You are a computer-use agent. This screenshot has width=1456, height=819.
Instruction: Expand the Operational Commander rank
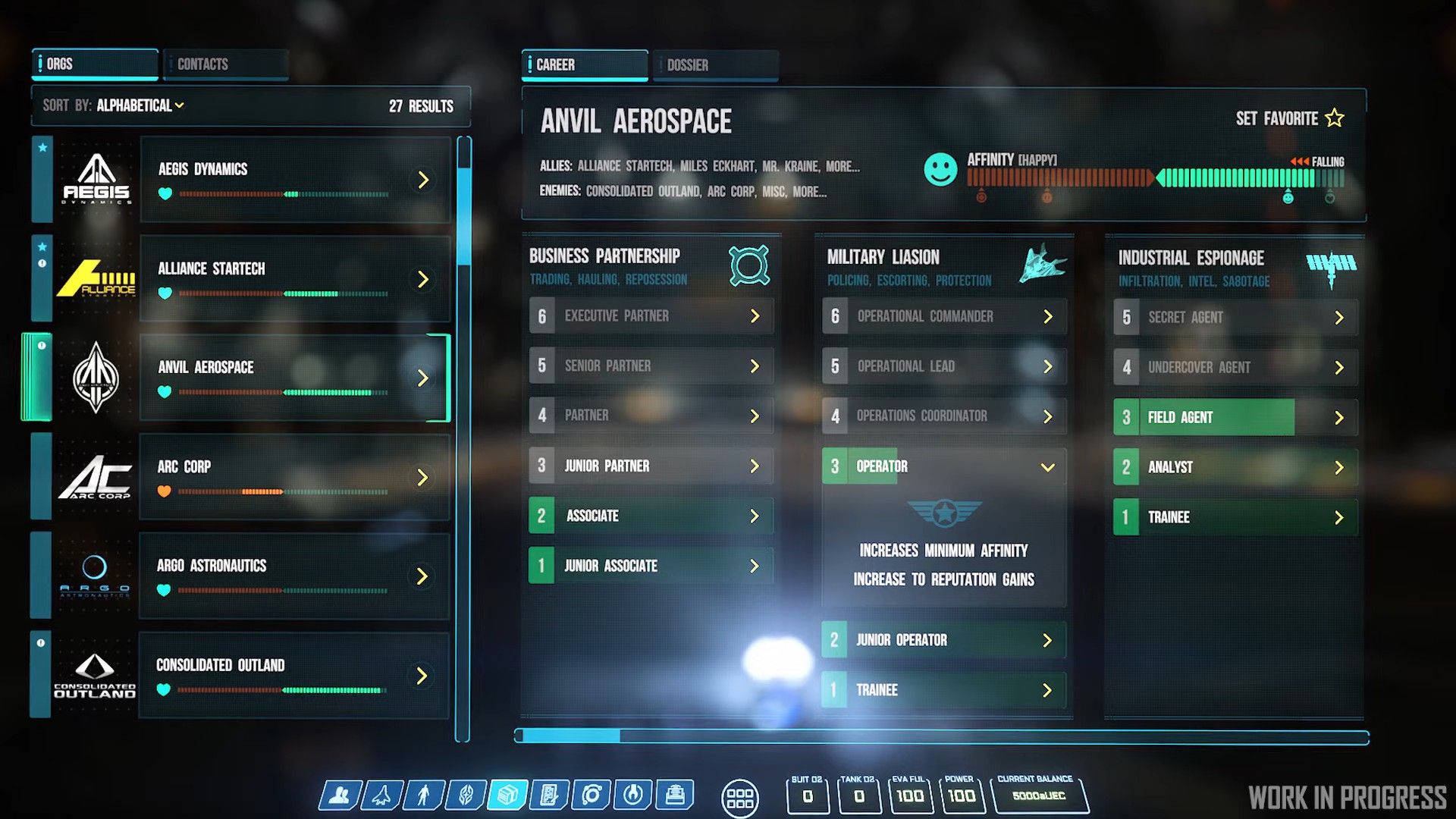point(943,316)
